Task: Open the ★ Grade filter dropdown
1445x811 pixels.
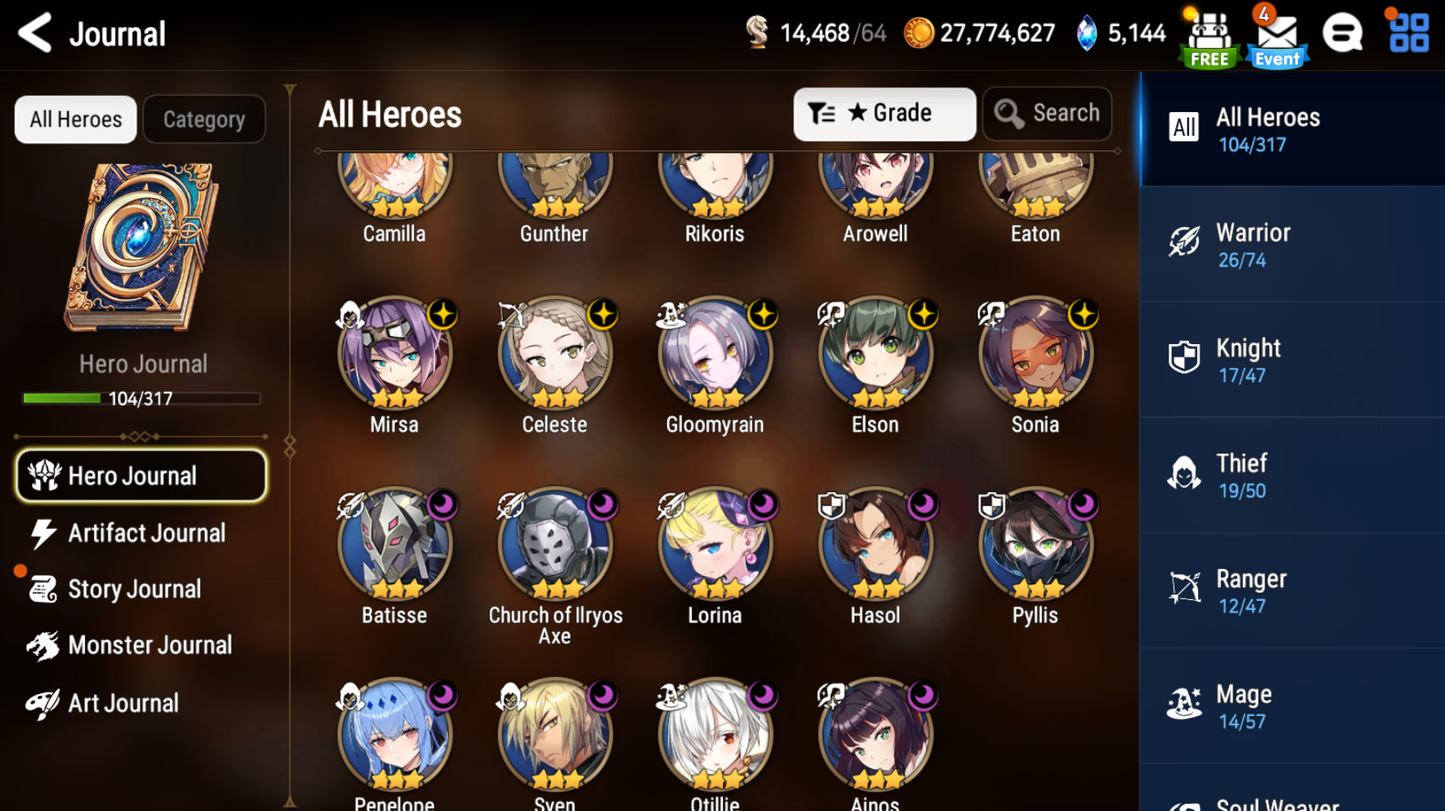Action: pos(884,113)
